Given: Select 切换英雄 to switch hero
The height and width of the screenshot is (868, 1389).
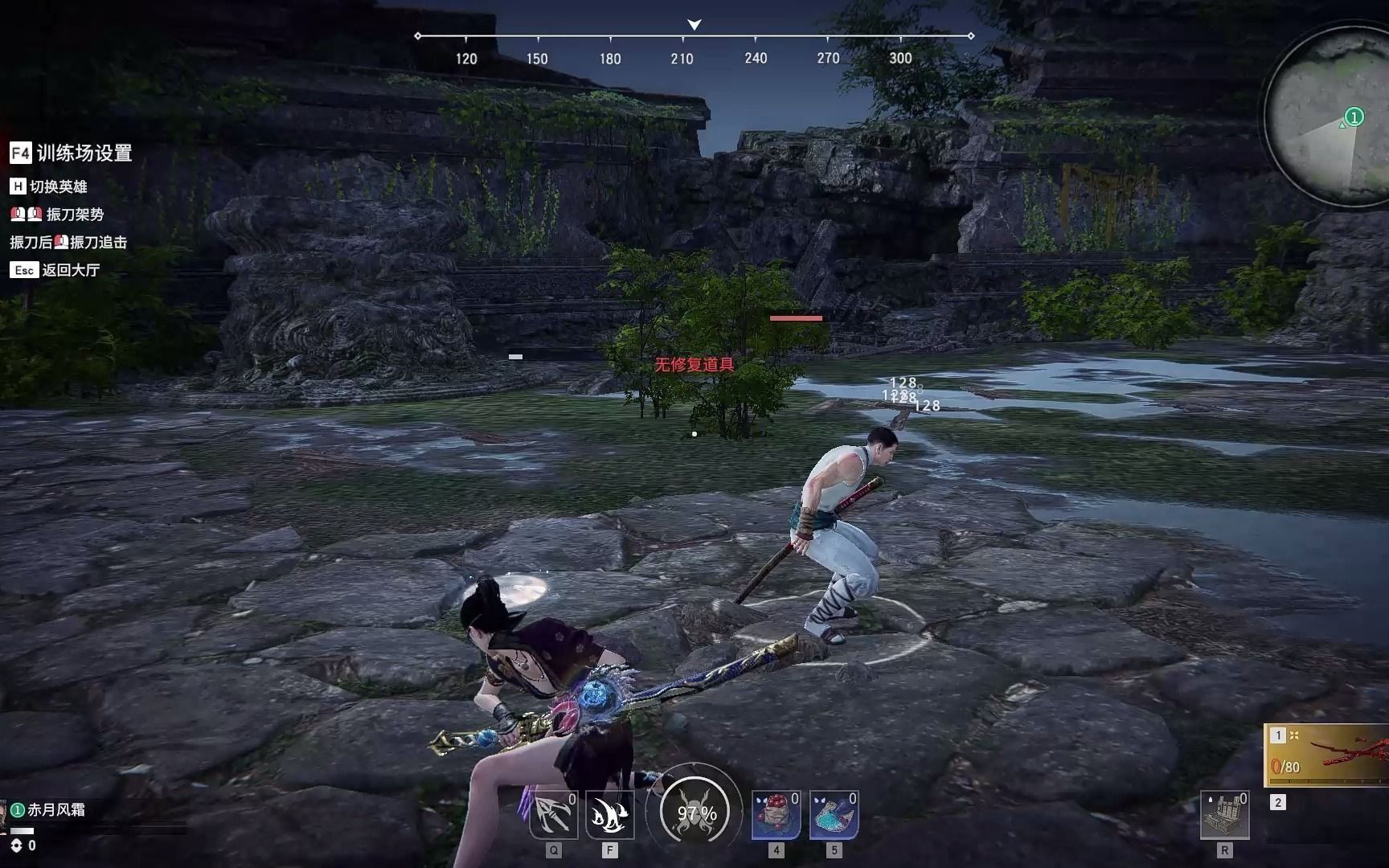Looking at the screenshot, I should tap(49, 186).
